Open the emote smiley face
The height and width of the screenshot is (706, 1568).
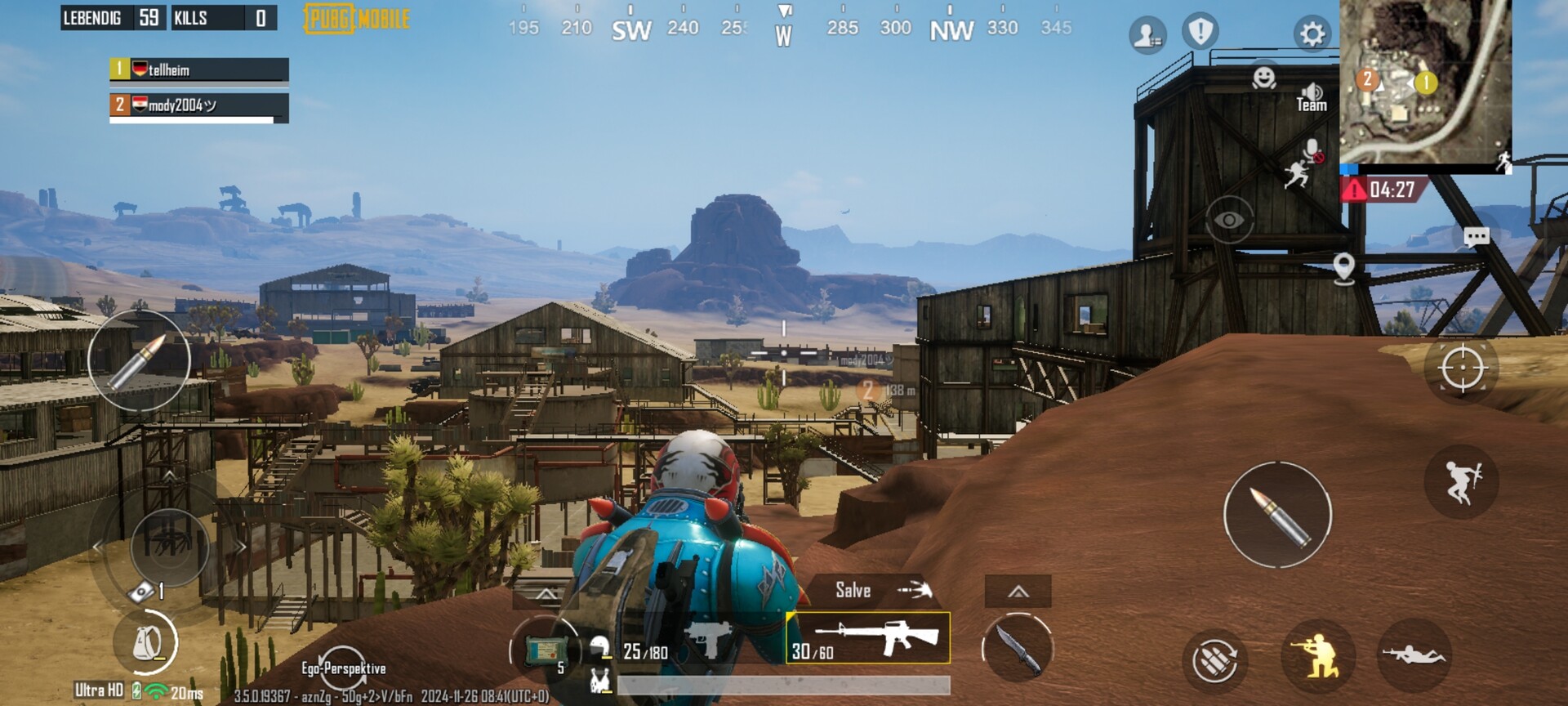pos(1264,78)
